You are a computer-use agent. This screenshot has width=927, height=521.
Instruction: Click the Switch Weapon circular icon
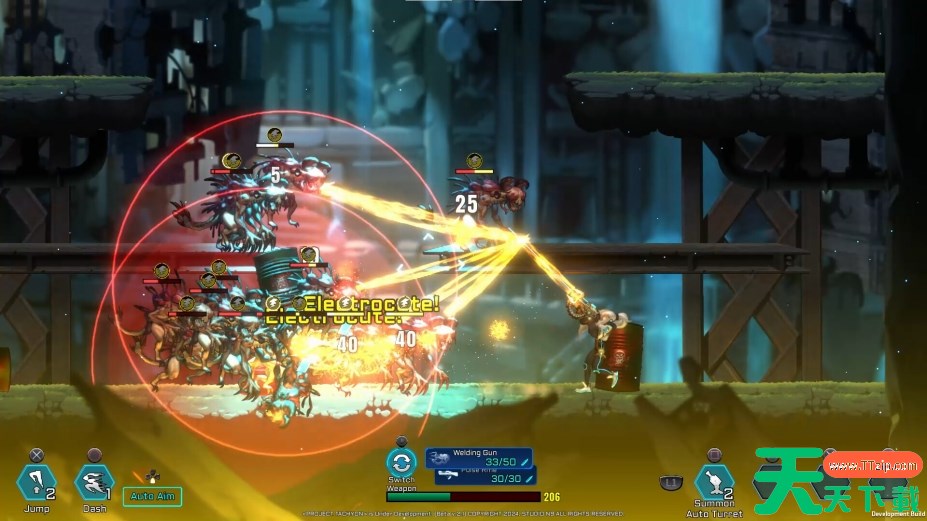[x=401, y=463]
